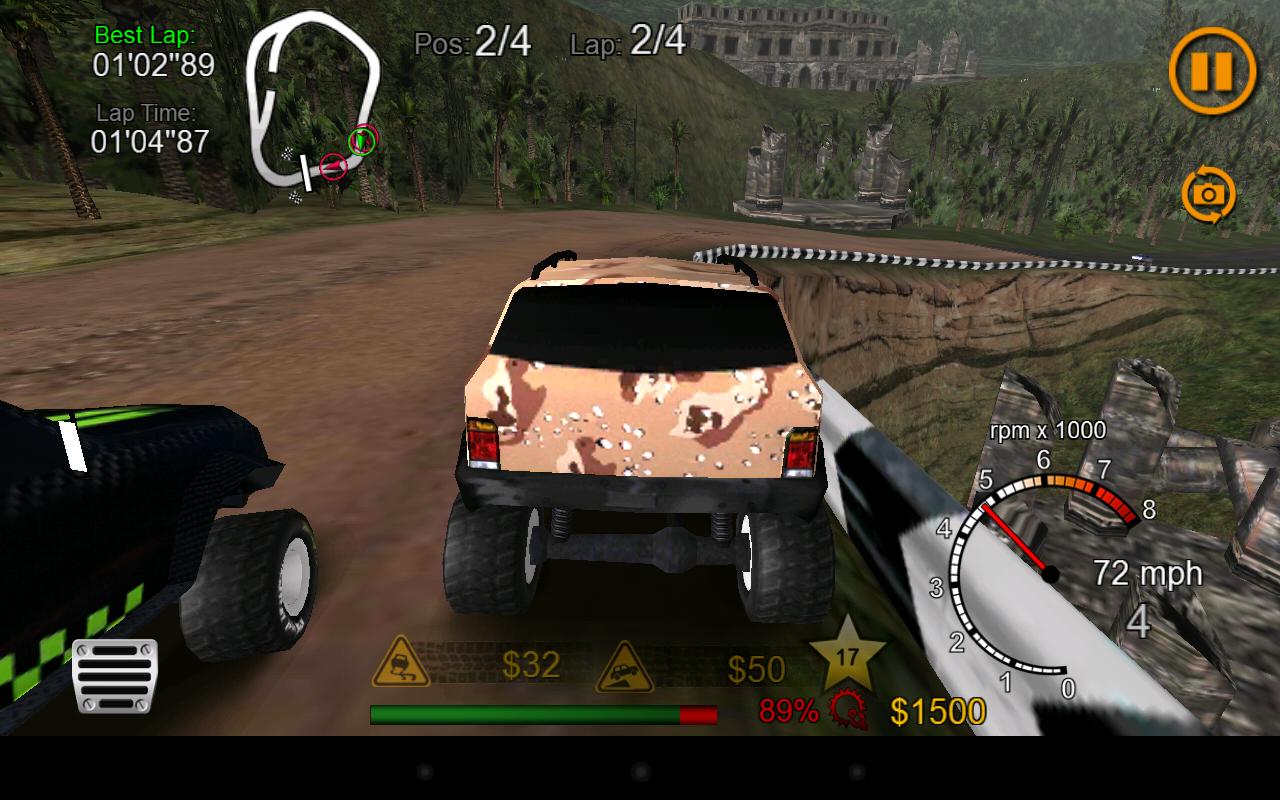Image resolution: width=1280 pixels, height=800 pixels.
Task: Click the slippery road warning icon
Action: pos(400,665)
